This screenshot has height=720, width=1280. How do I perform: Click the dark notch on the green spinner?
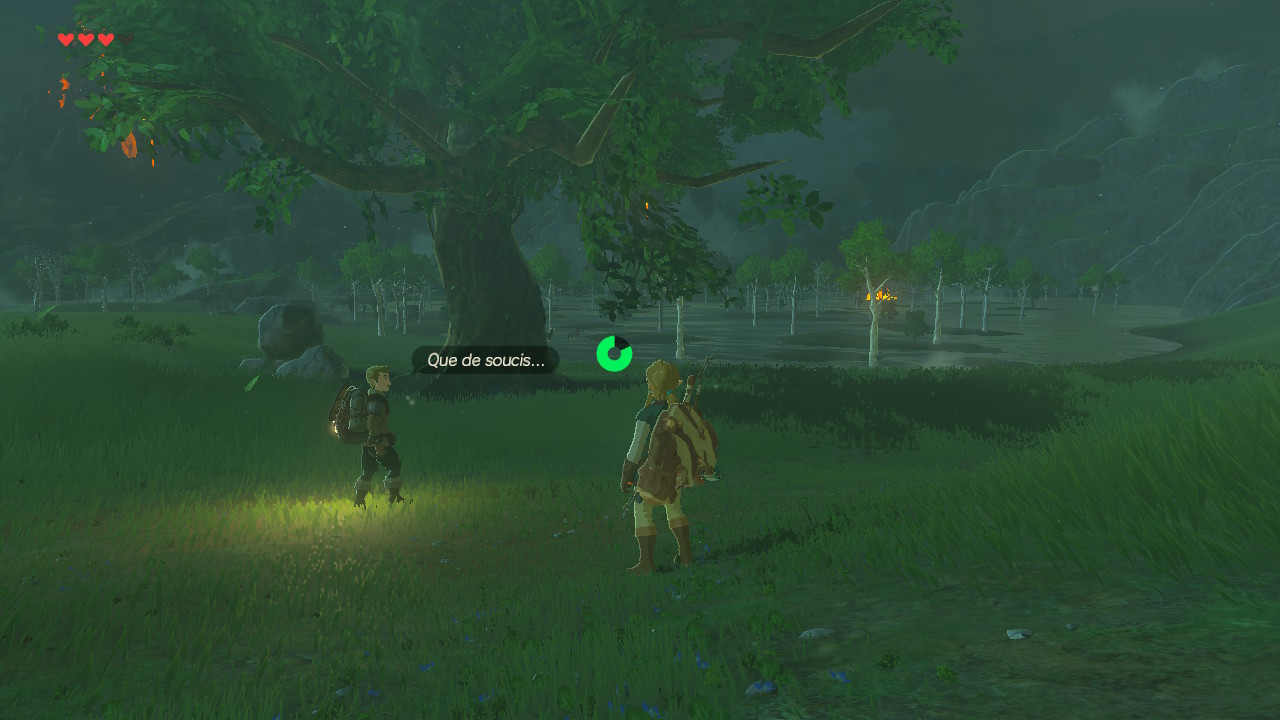(622, 342)
